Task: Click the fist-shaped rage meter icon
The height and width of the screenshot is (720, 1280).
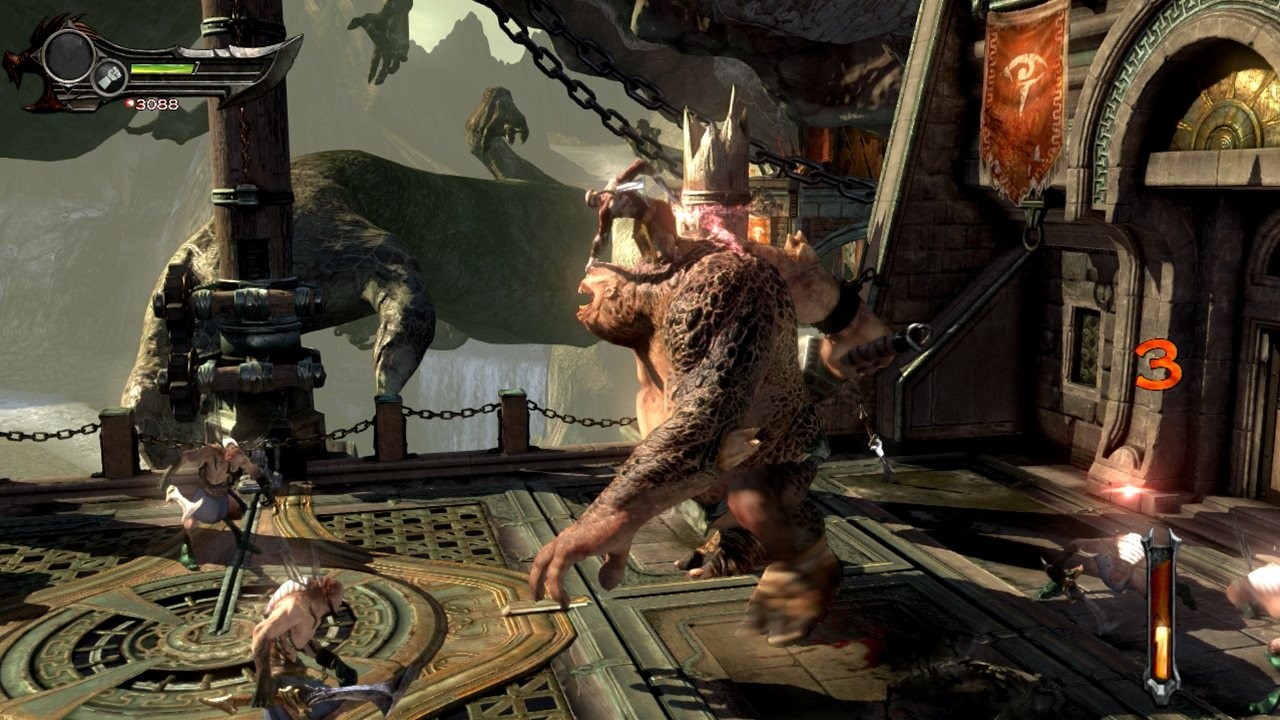Action: pyautogui.click(x=109, y=77)
